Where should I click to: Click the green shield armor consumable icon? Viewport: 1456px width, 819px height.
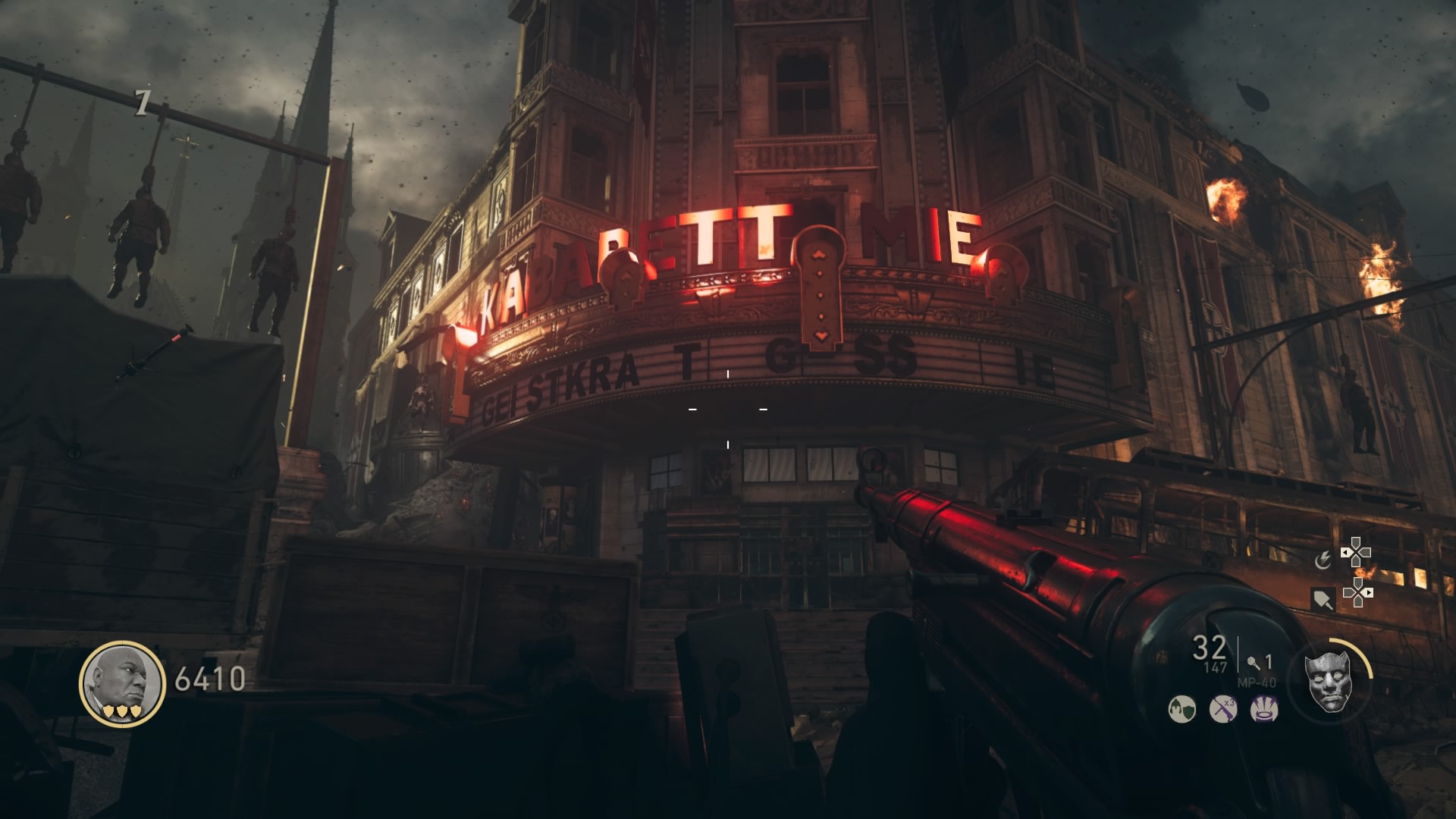coord(1182,710)
